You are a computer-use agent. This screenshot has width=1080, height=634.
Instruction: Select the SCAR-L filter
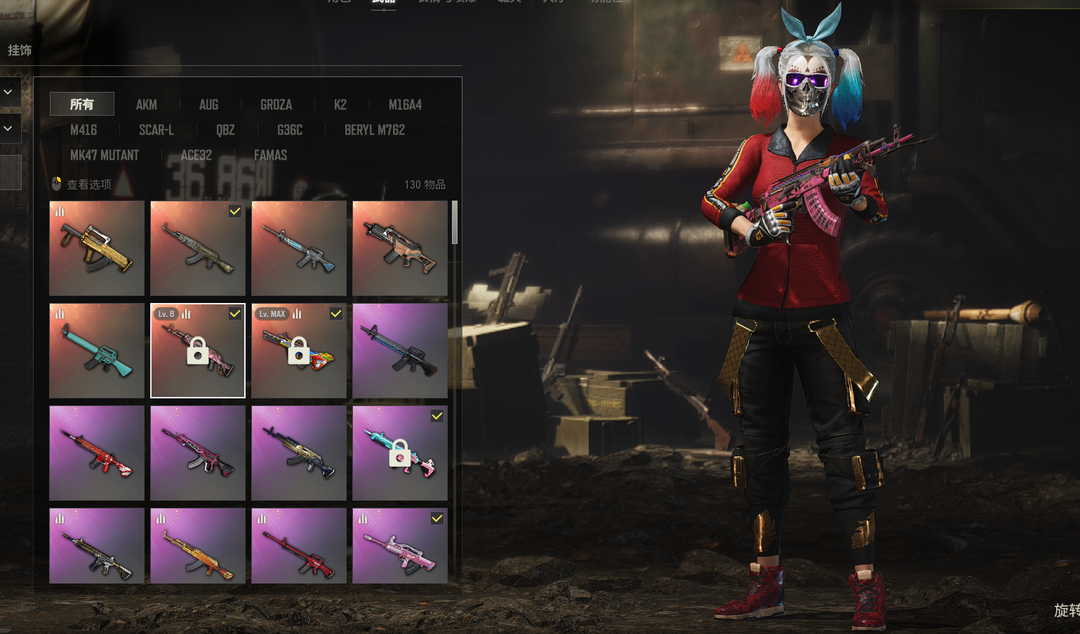click(x=156, y=130)
